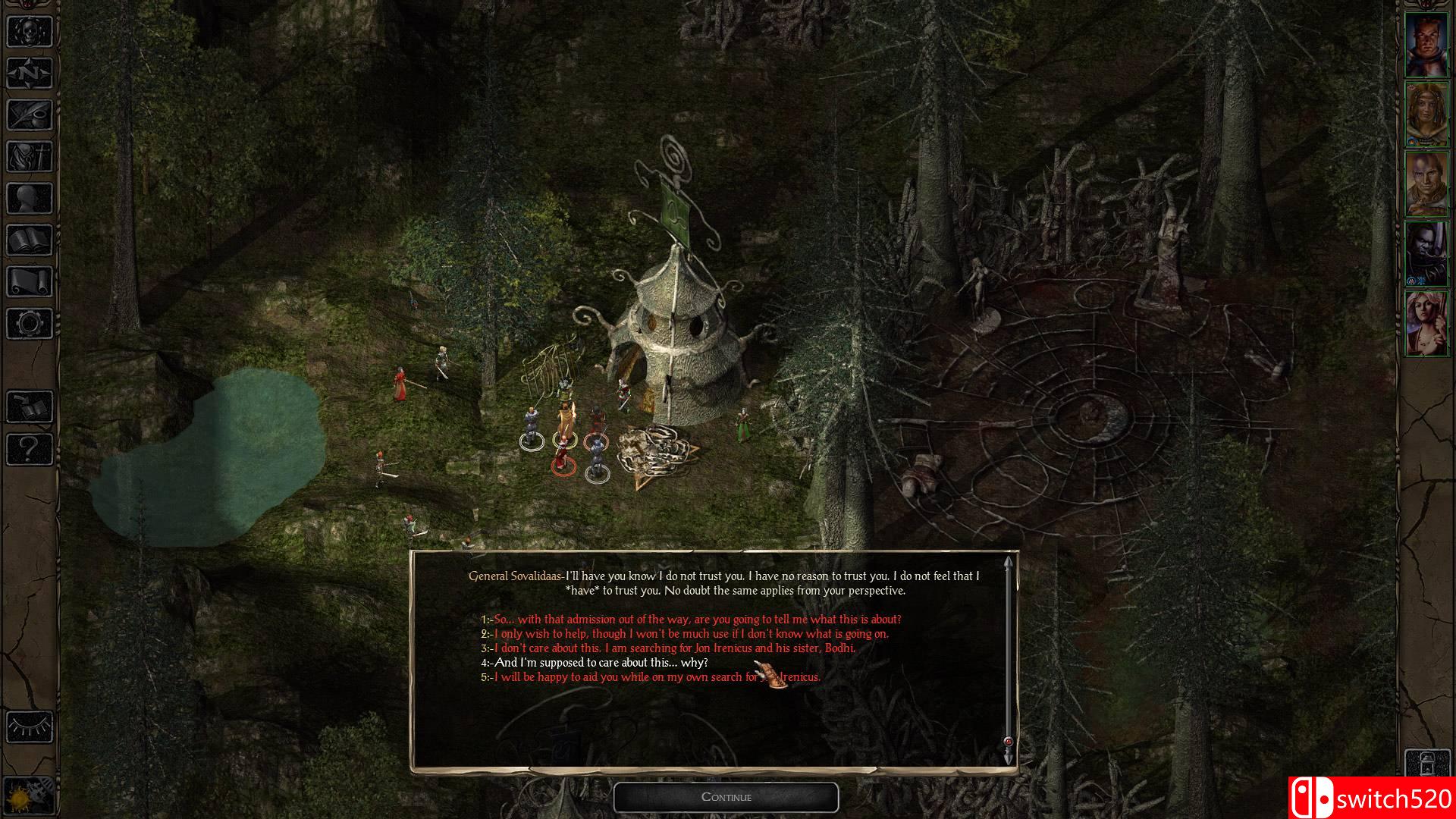Open help with the question mark icon

coord(30,449)
